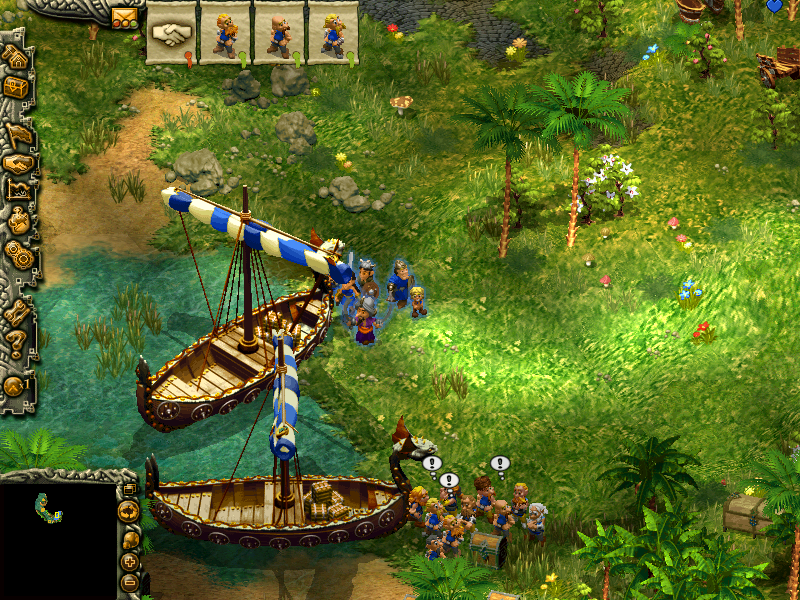The height and width of the screenshot is (600, 800).
Task: Click the round clock game speed button
Action: point(15,386)
